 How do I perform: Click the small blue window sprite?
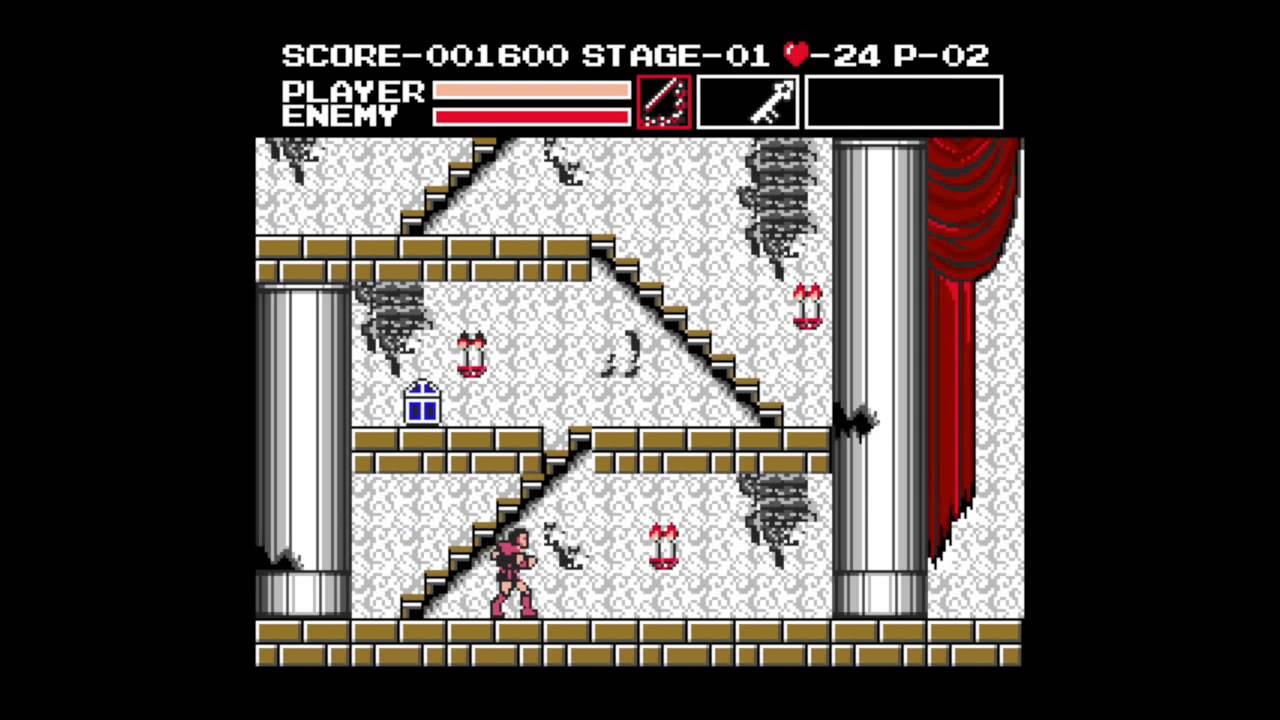pos(421,403)
